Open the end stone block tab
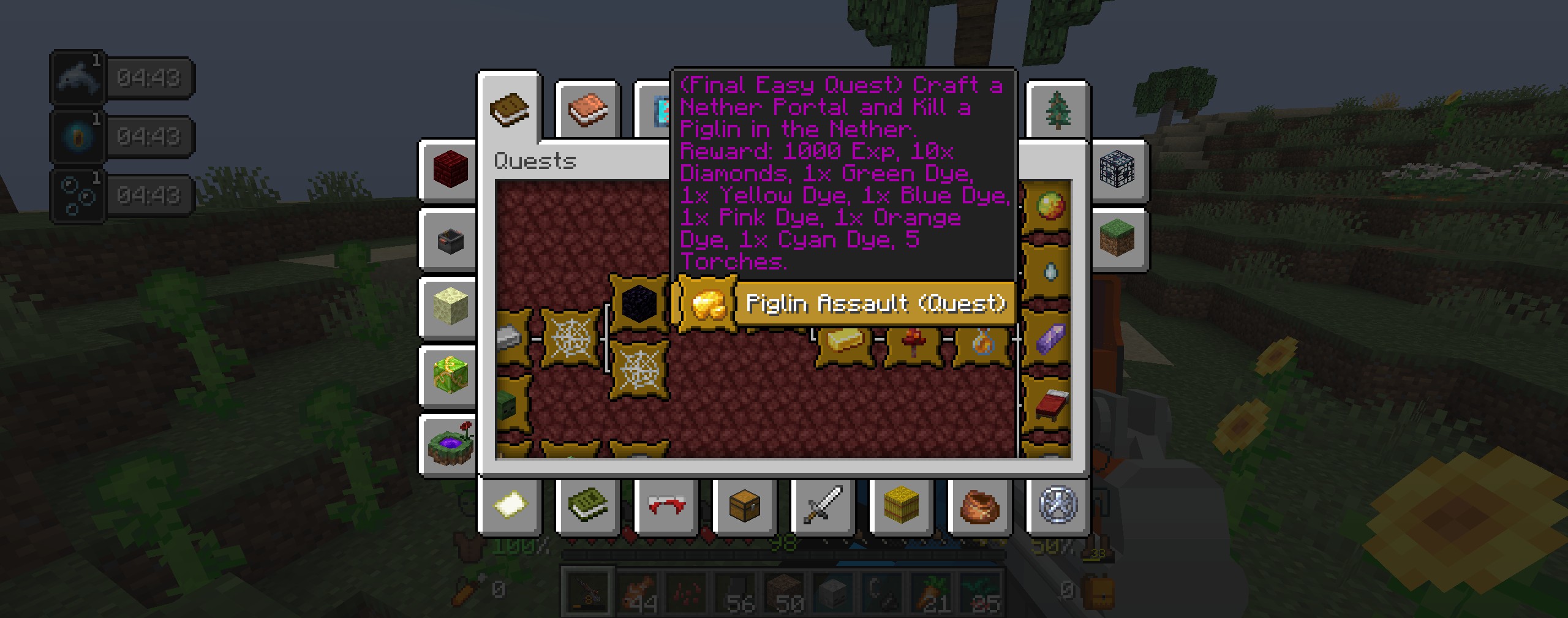1568x618 pixels. point(450,306)
